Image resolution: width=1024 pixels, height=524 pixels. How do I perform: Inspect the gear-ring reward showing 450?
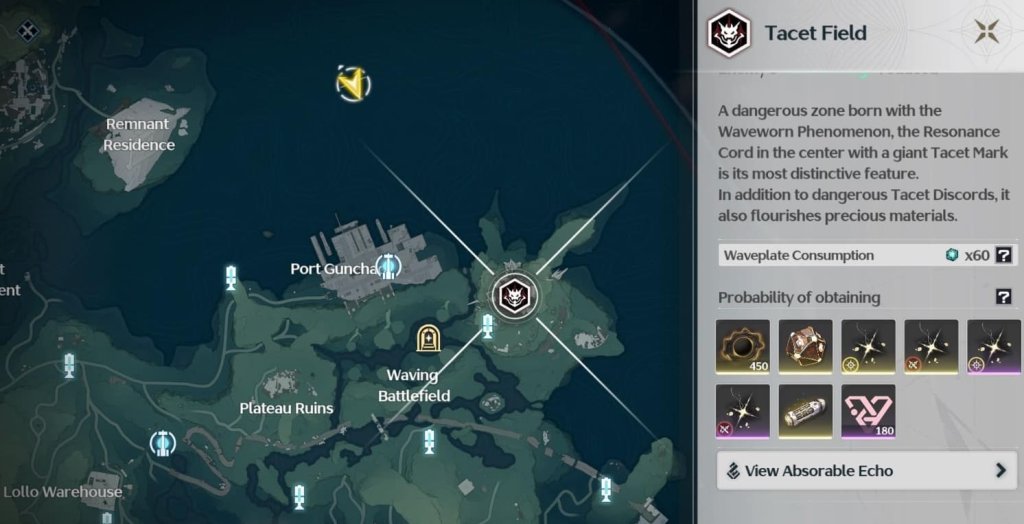[743, 346]
